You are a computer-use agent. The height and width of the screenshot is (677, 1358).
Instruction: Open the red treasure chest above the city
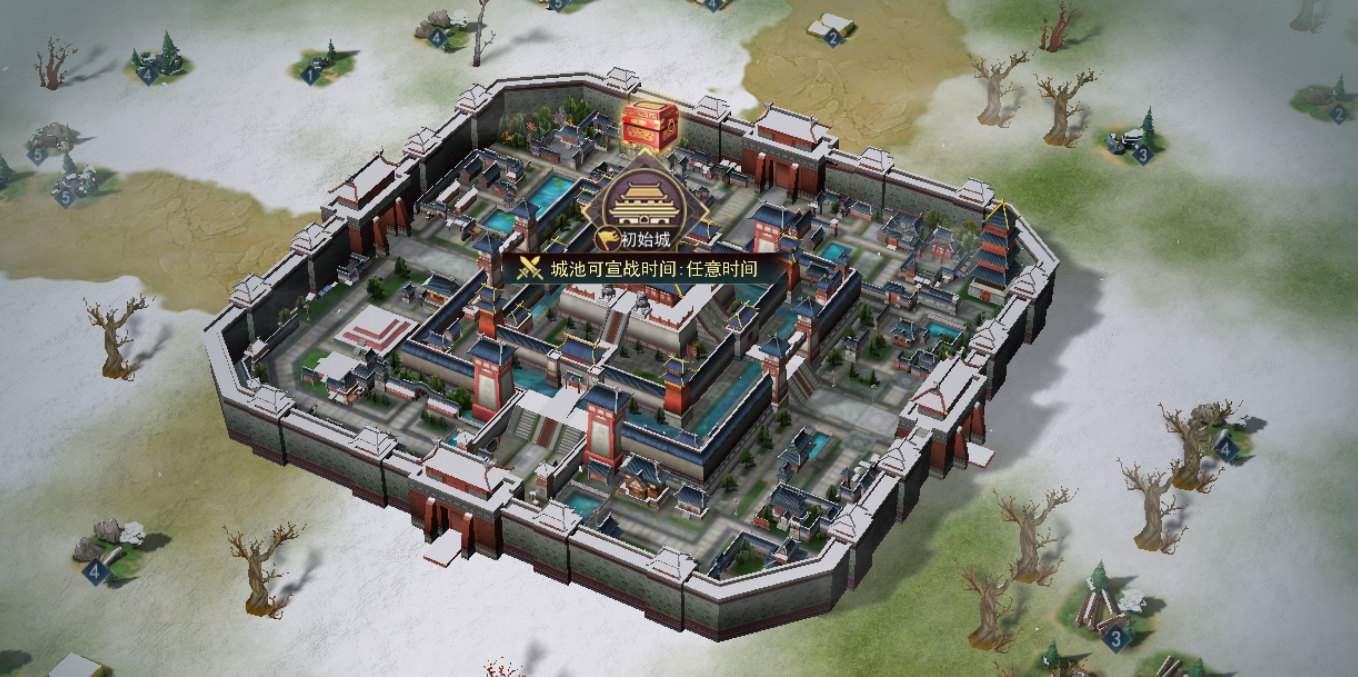pos(650,125)
